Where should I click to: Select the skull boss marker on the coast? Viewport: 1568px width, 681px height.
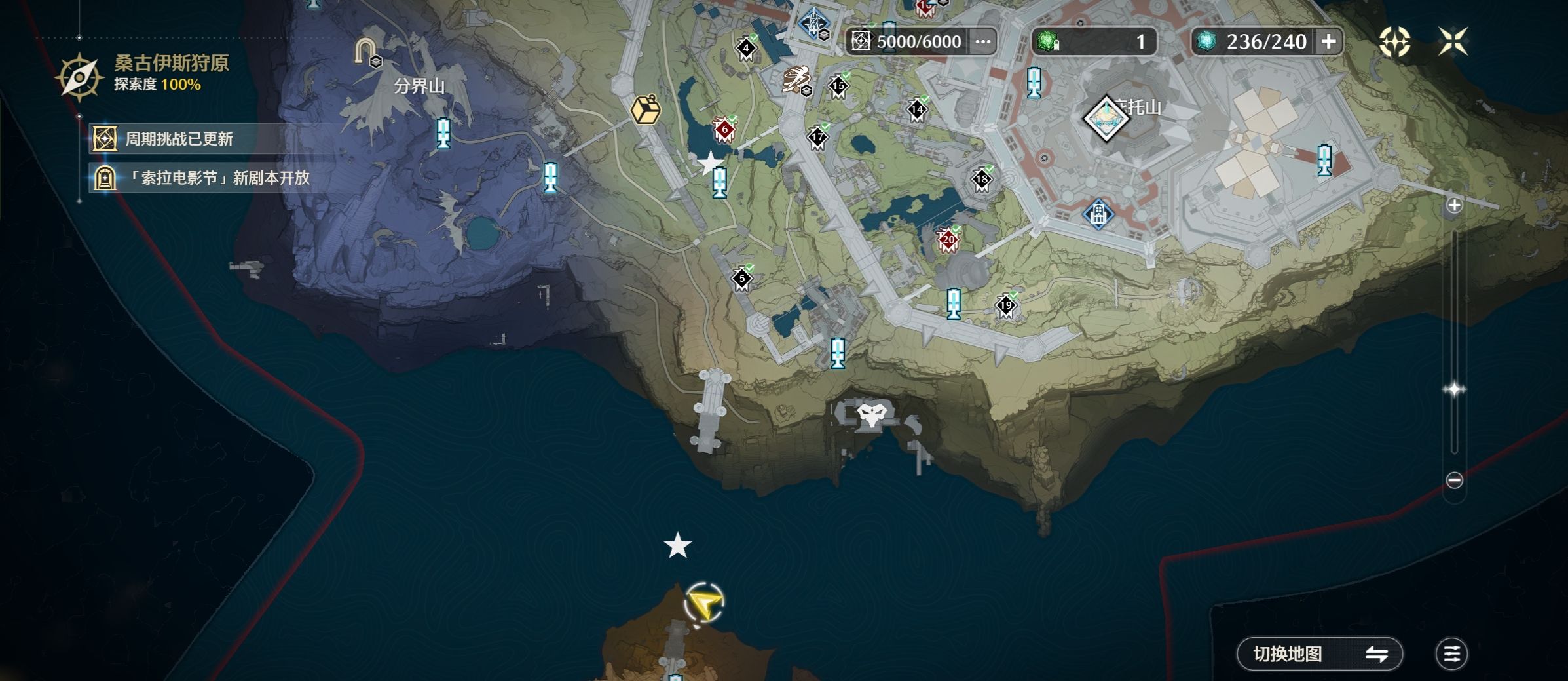pyautogui.click(x=872, y=414)
